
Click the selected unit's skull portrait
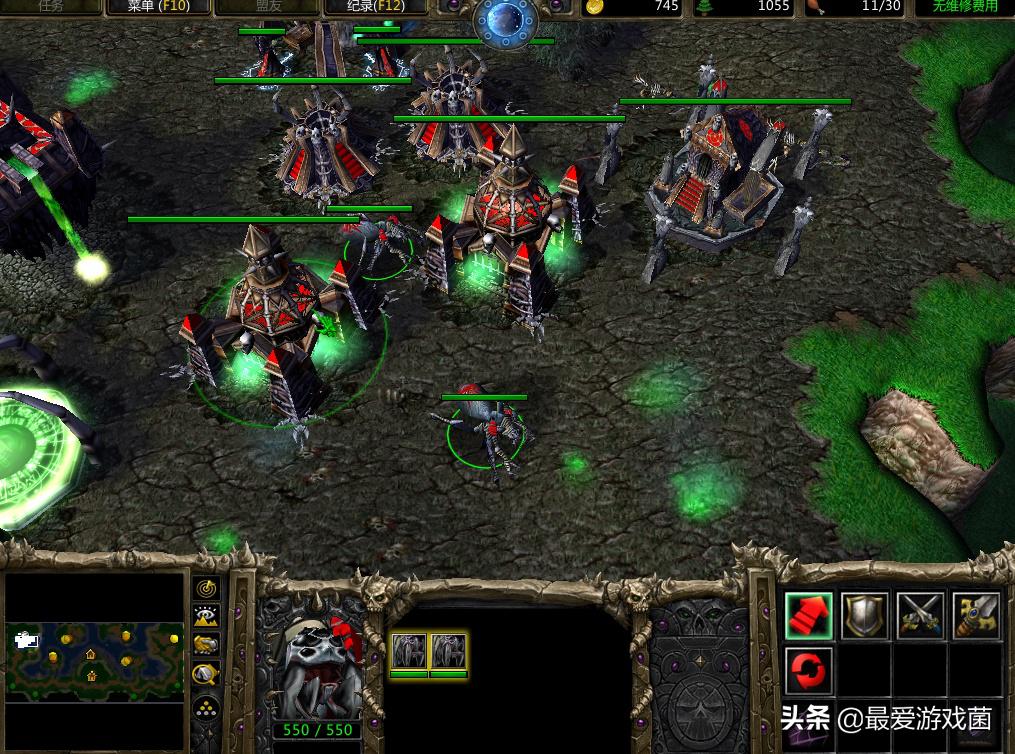pos(318,660)
